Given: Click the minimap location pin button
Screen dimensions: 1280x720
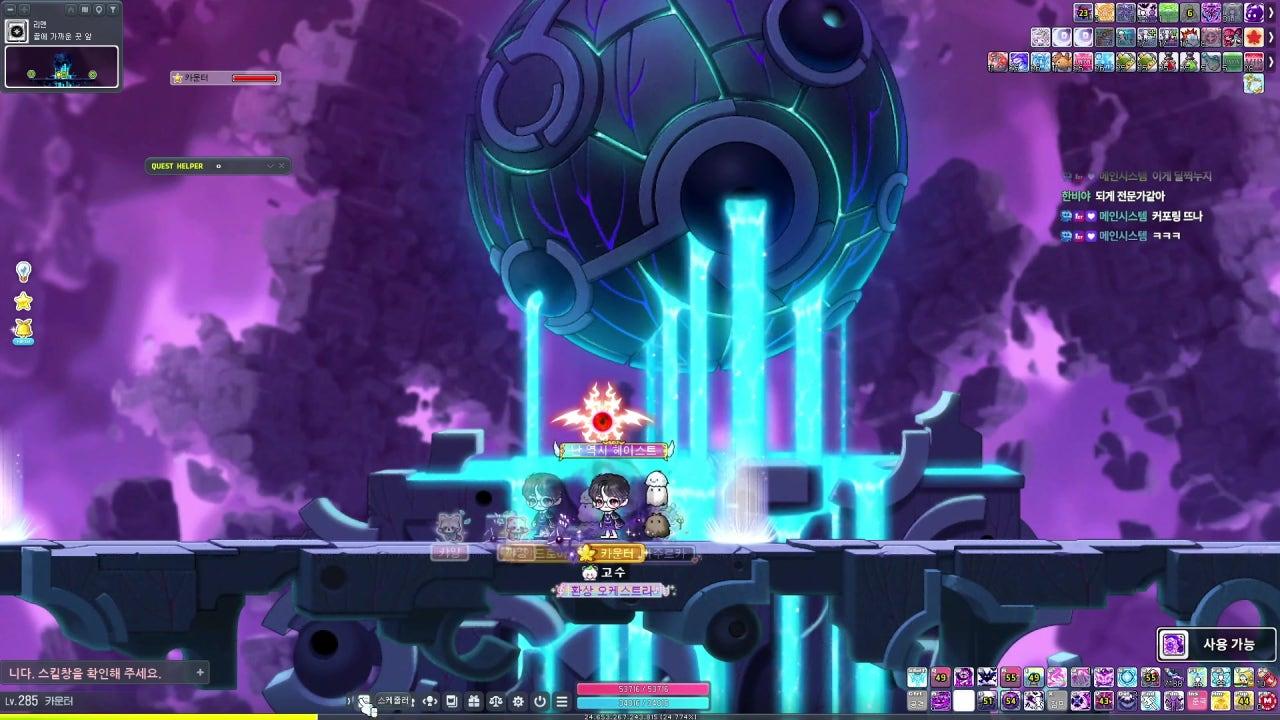Looking at the screenshot, I should coord(99,9).
